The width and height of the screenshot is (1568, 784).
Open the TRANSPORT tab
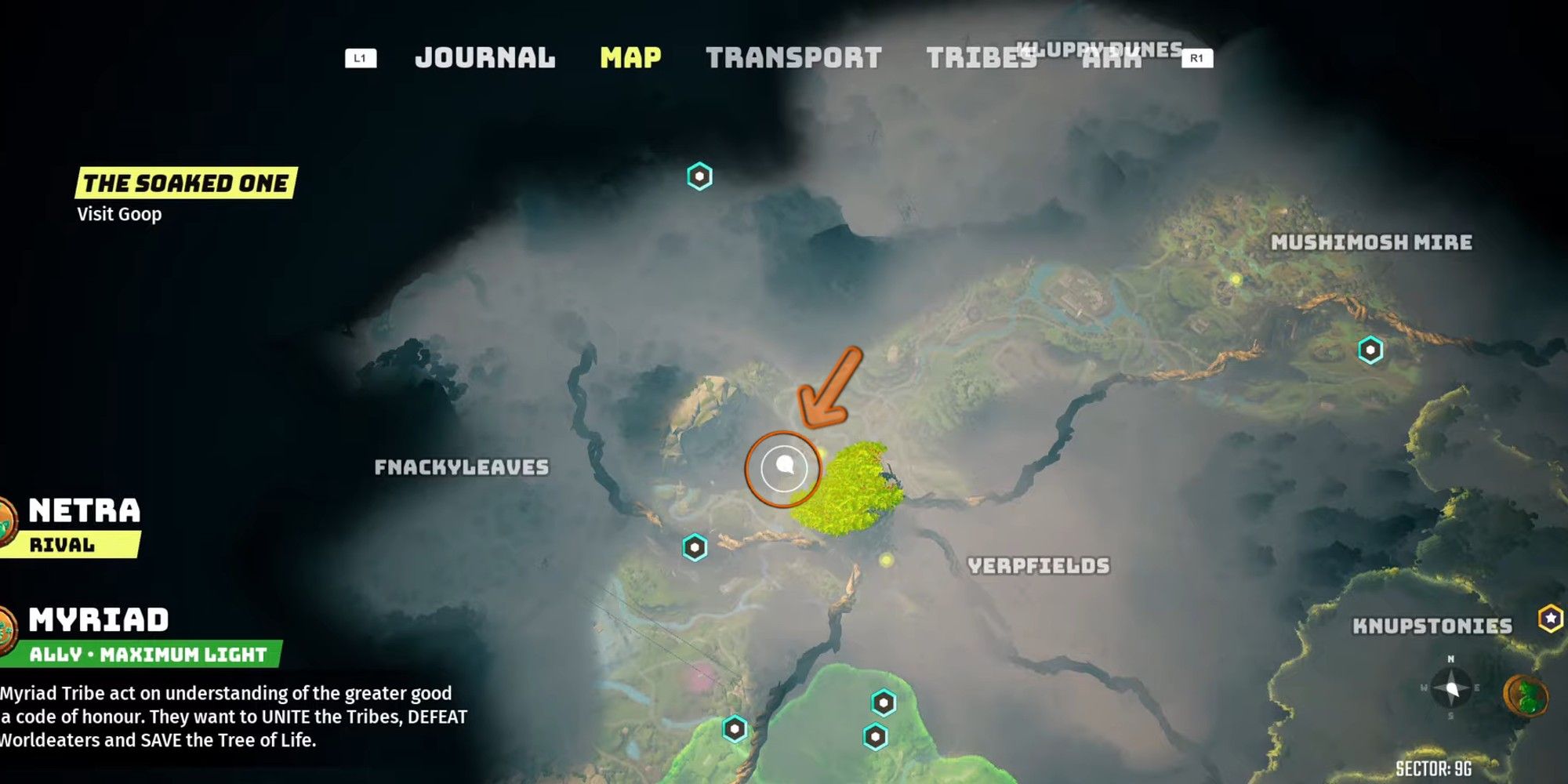(x=794, y=57)
